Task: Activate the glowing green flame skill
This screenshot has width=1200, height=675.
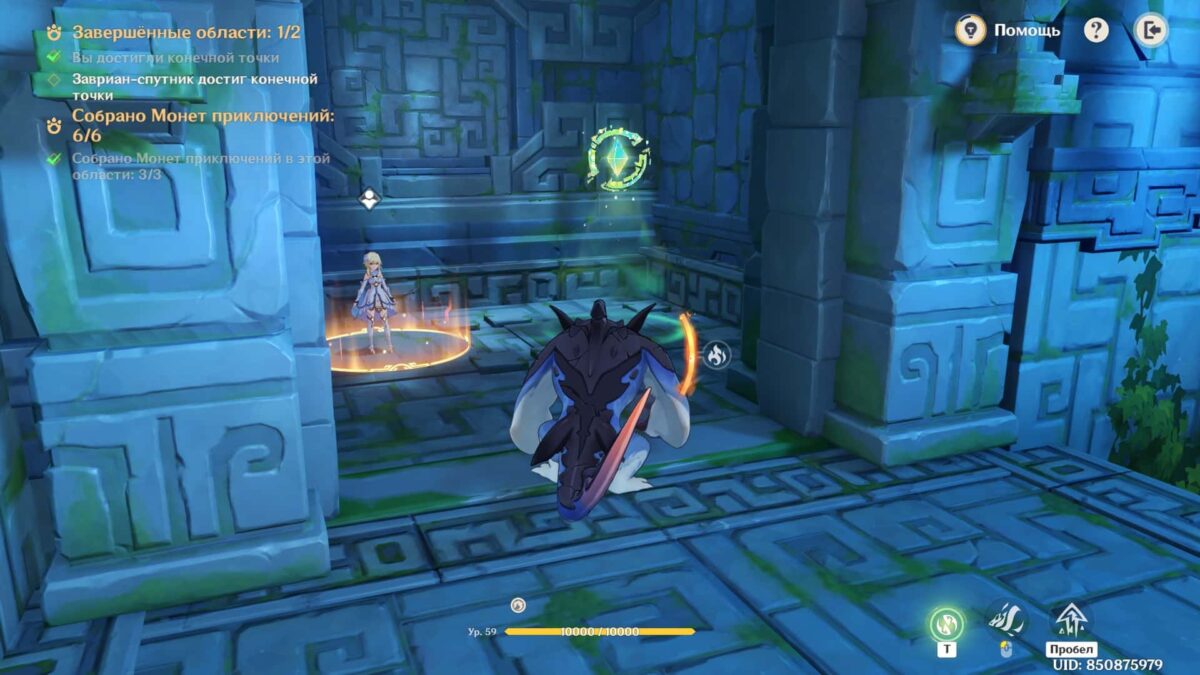Action: point(946,624)
